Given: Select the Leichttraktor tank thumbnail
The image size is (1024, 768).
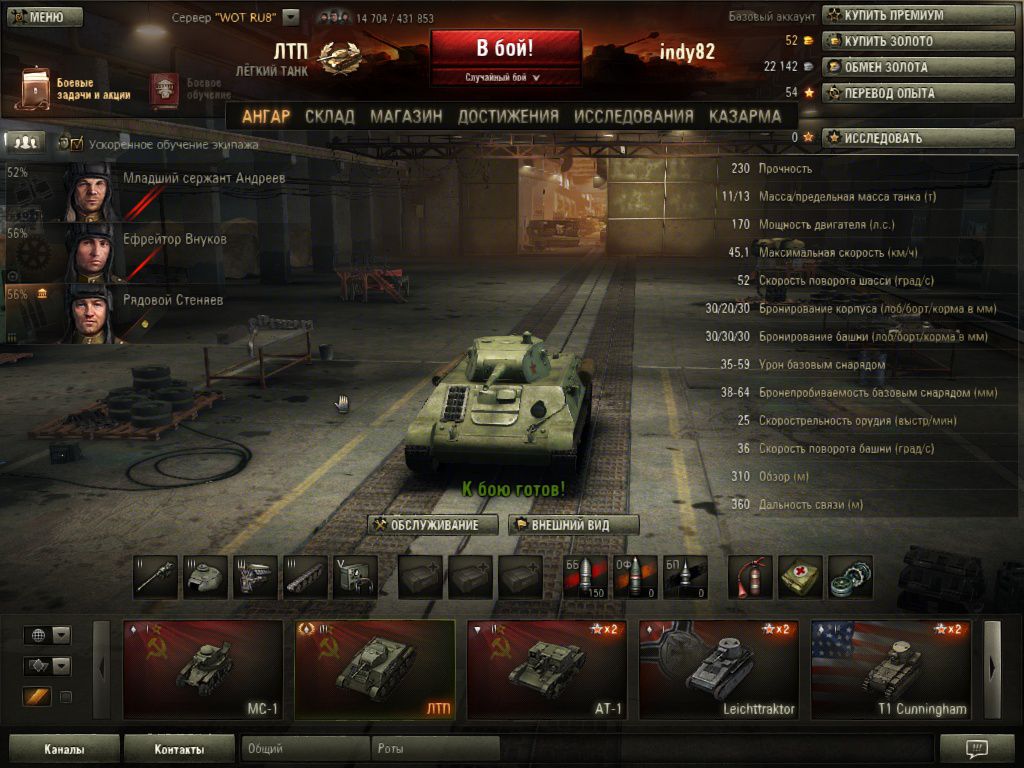Looking at the screenshot, I should (718, 668).
